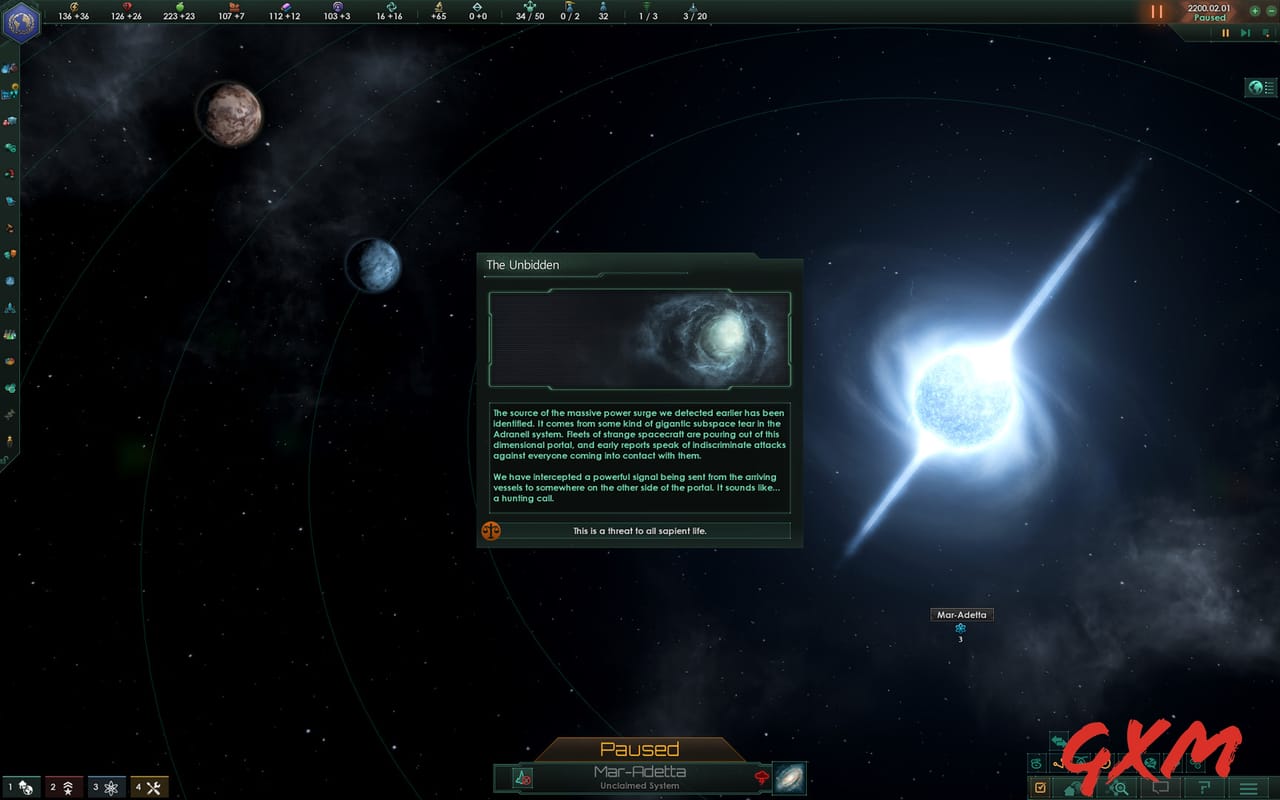
Task: Click the Mar-Adetta system name label
Action: pyautogui.click(x=962, y=614)
